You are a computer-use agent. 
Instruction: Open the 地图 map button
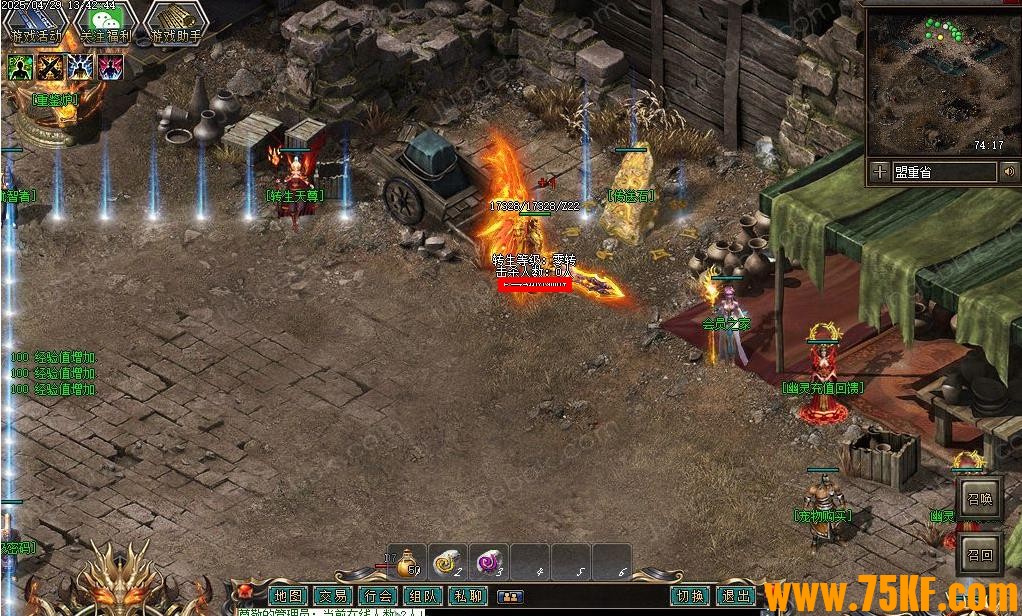(x=289, y=596)
